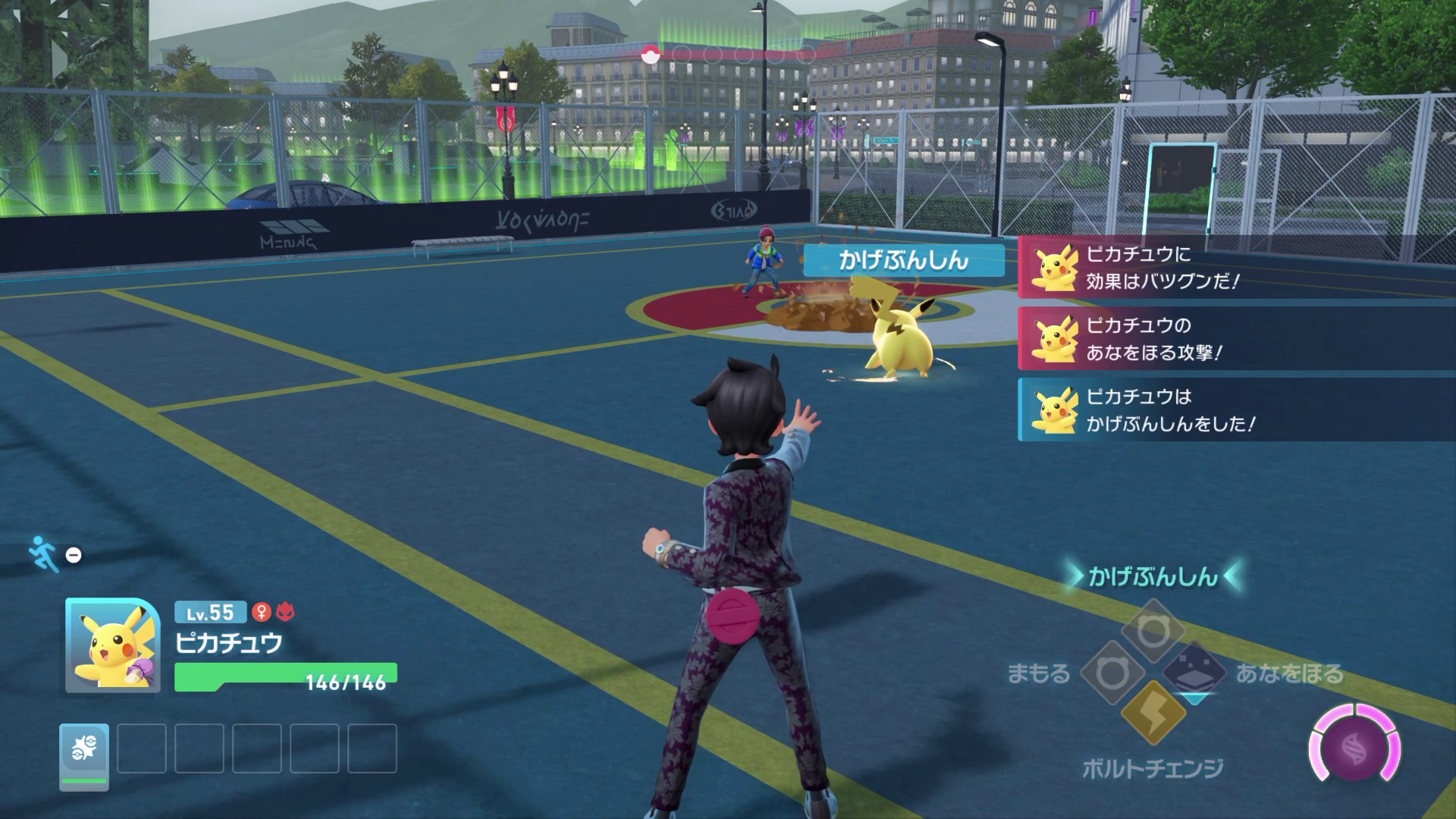The image size is (1456, 819).
Task: Select Pikachu's portrait in the party panel
Action: click(112, 645)
